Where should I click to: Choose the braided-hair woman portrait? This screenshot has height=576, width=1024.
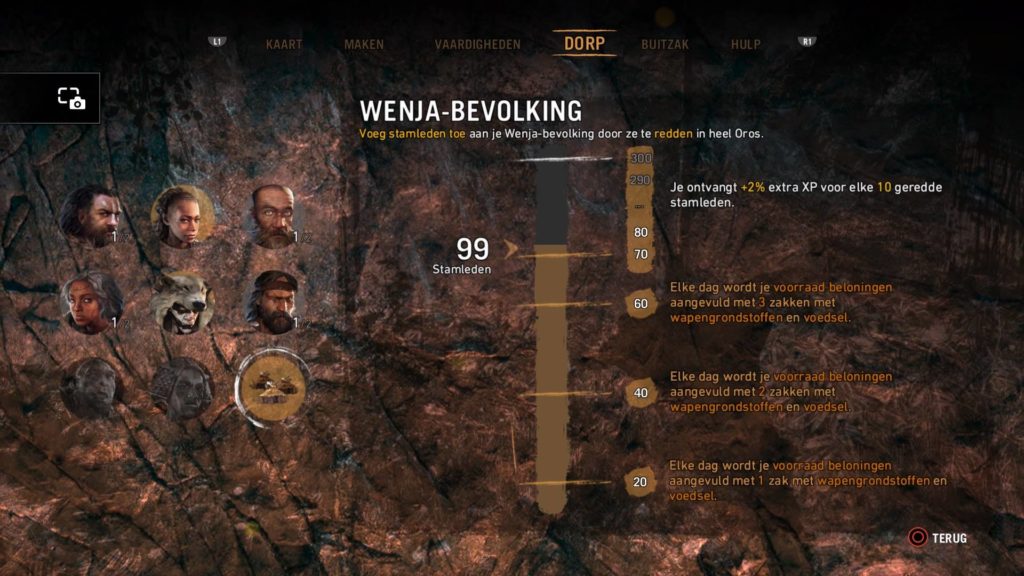[182, 216]
